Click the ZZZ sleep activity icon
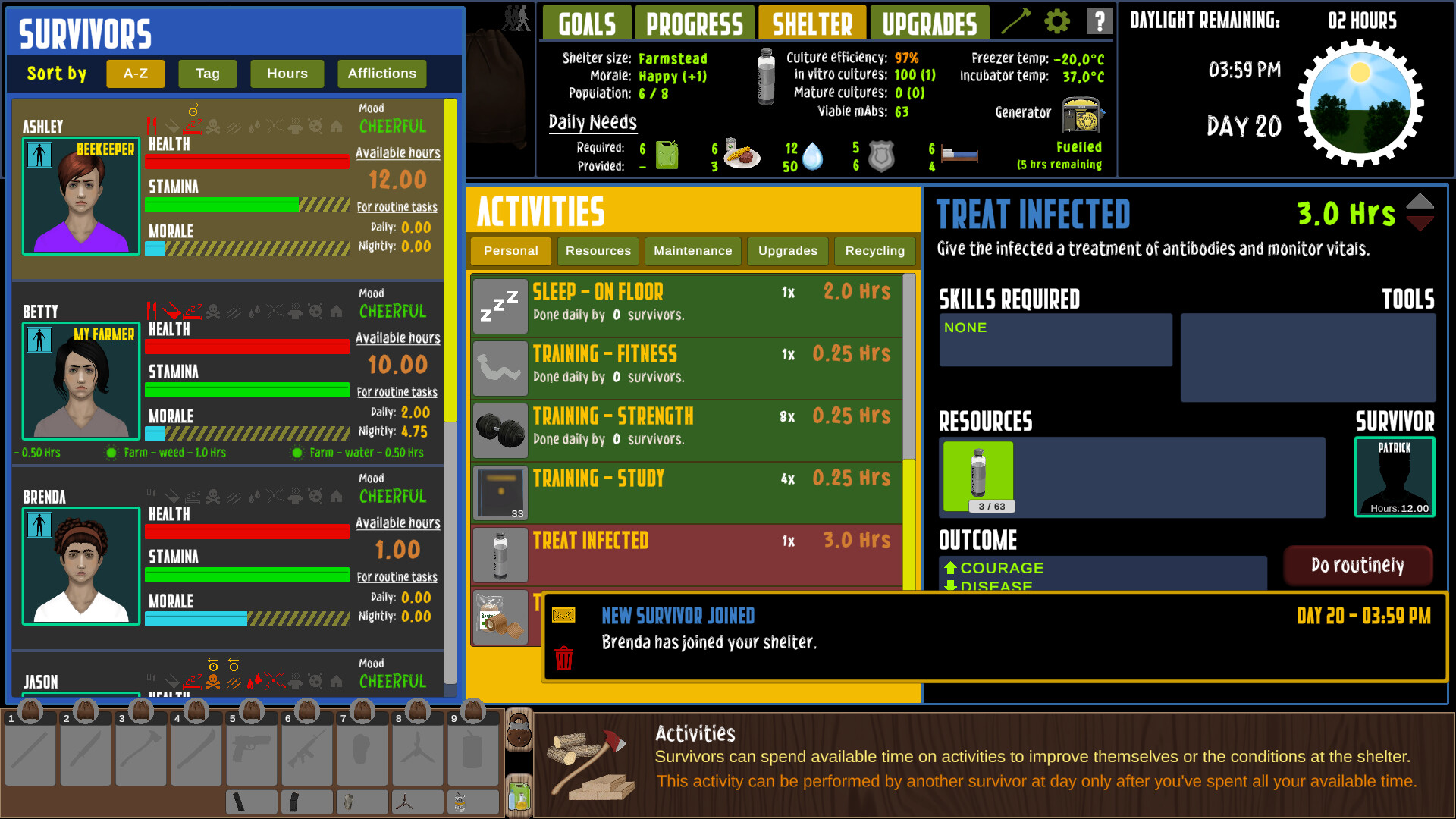The image size is (1456, 819). point(500,306)
